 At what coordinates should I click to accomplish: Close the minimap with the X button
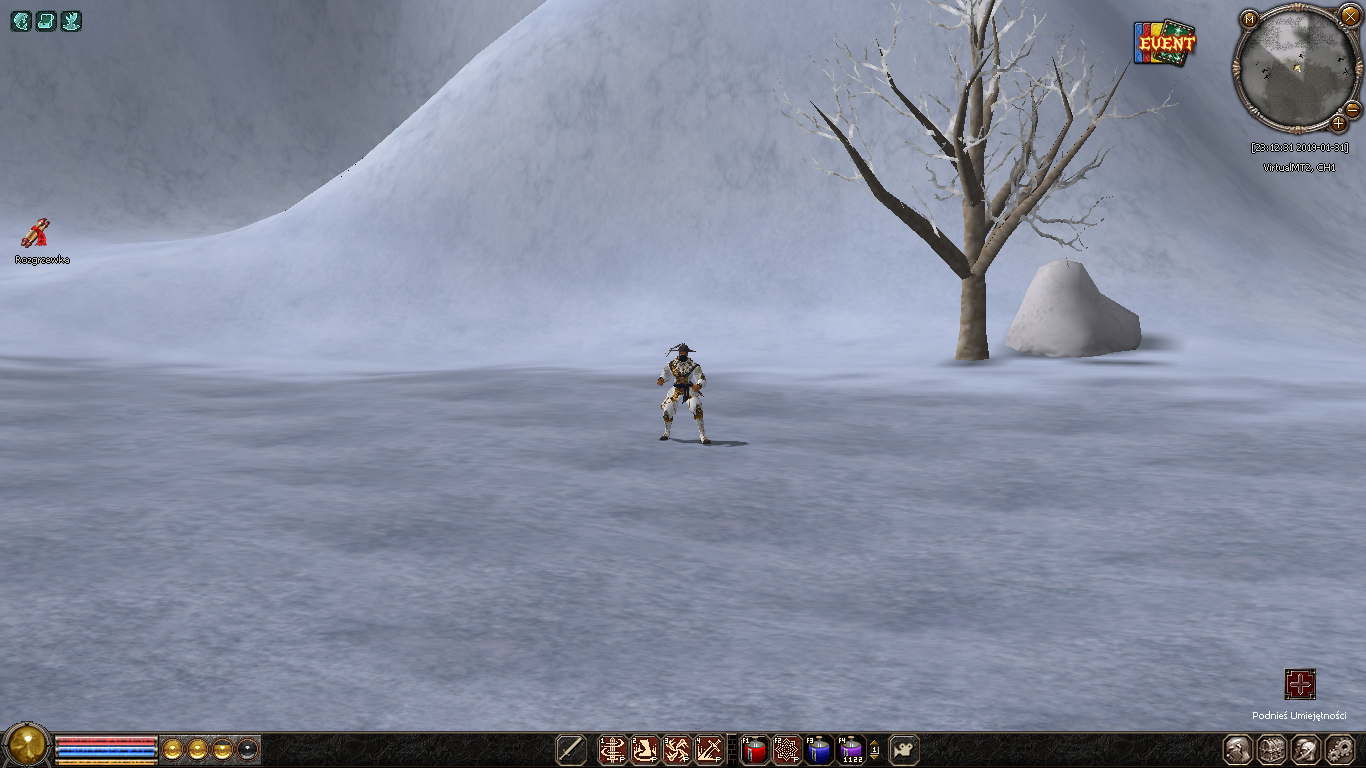coord(1350,17)
